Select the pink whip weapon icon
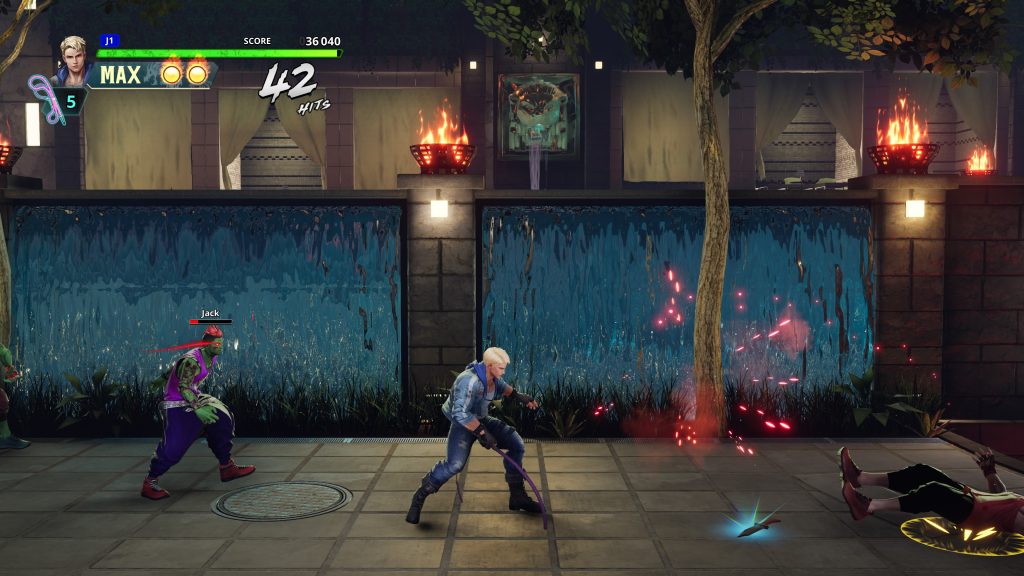The height and width of the screenshot is (576, 1024). click(44, 98)
